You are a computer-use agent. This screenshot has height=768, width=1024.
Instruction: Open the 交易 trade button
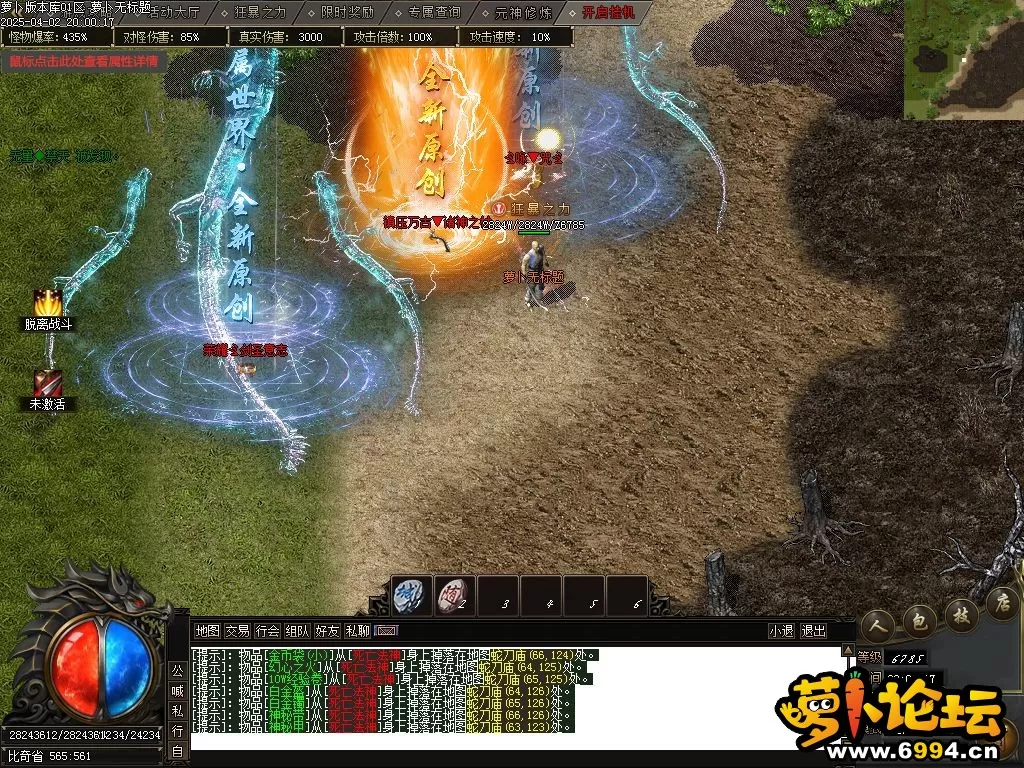(237, 631)
